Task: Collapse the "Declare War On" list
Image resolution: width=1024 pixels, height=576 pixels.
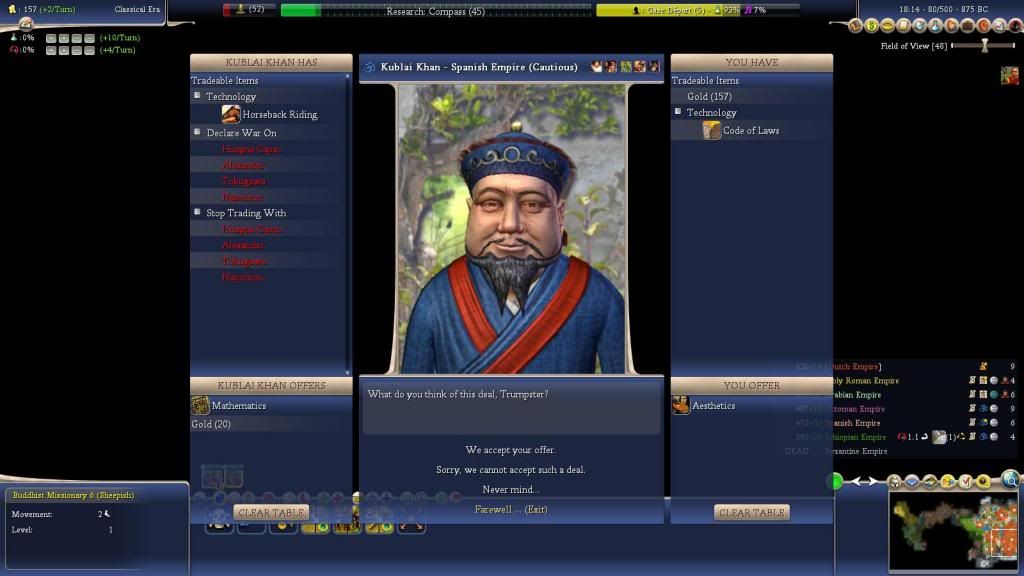Action: [x=198, y=132]
